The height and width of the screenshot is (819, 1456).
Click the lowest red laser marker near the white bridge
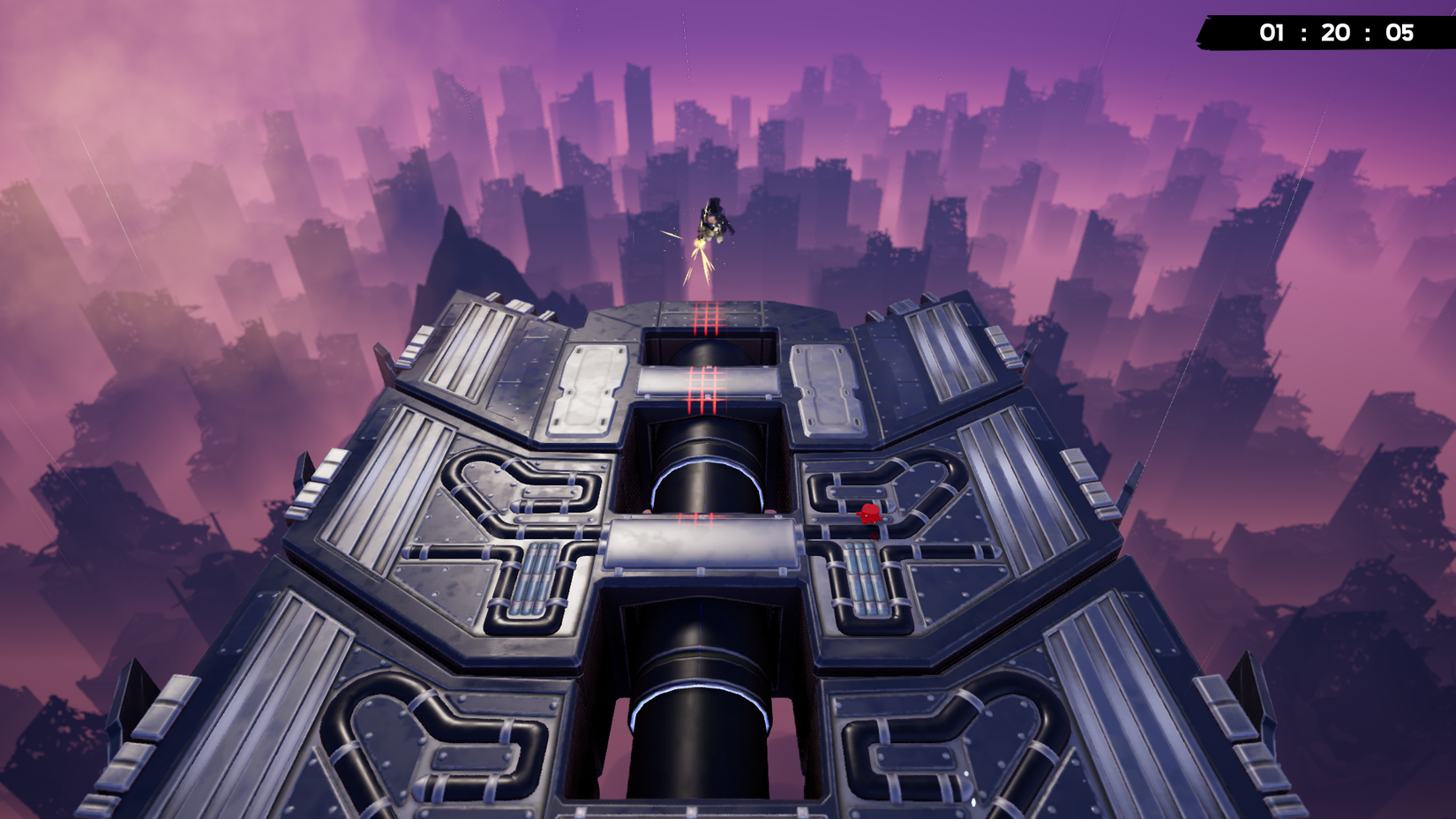[697, 519]
